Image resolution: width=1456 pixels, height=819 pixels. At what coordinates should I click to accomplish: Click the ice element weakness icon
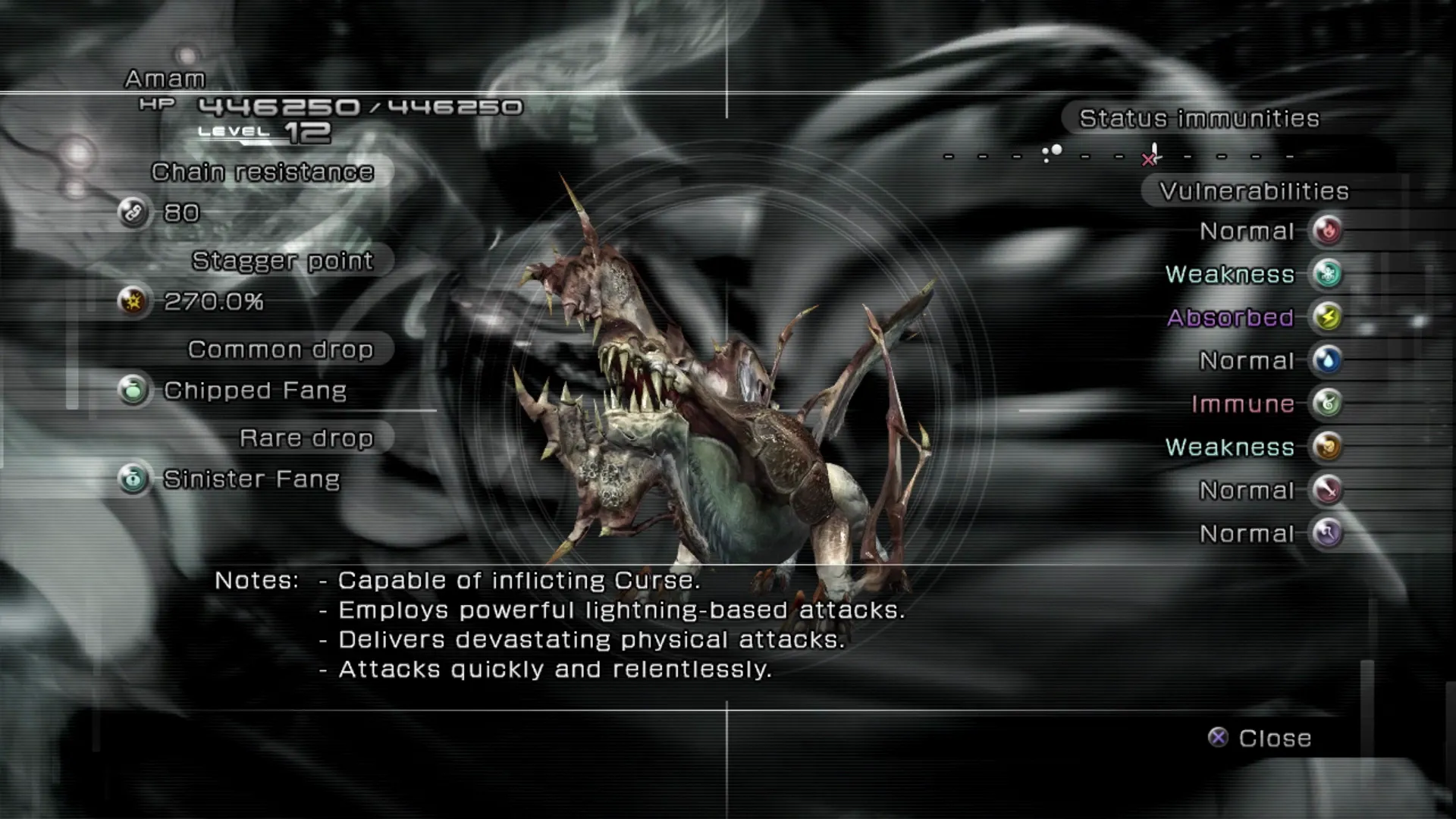[x=1327, y=274]
